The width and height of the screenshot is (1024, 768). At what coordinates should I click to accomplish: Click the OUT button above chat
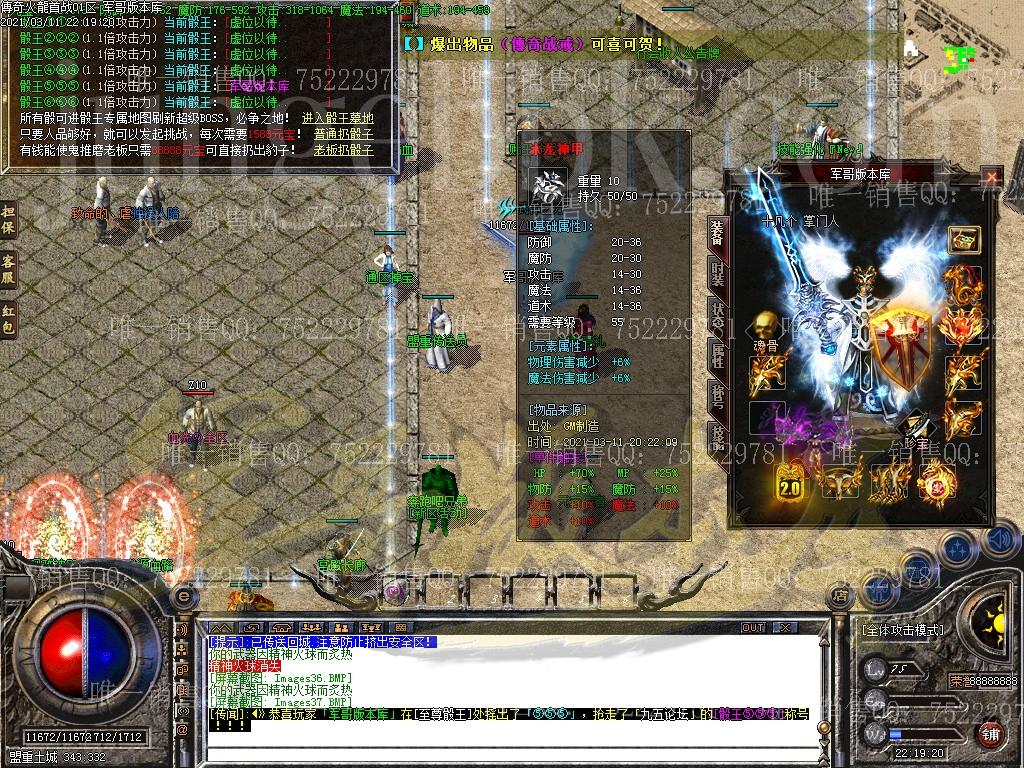point(752,628)
